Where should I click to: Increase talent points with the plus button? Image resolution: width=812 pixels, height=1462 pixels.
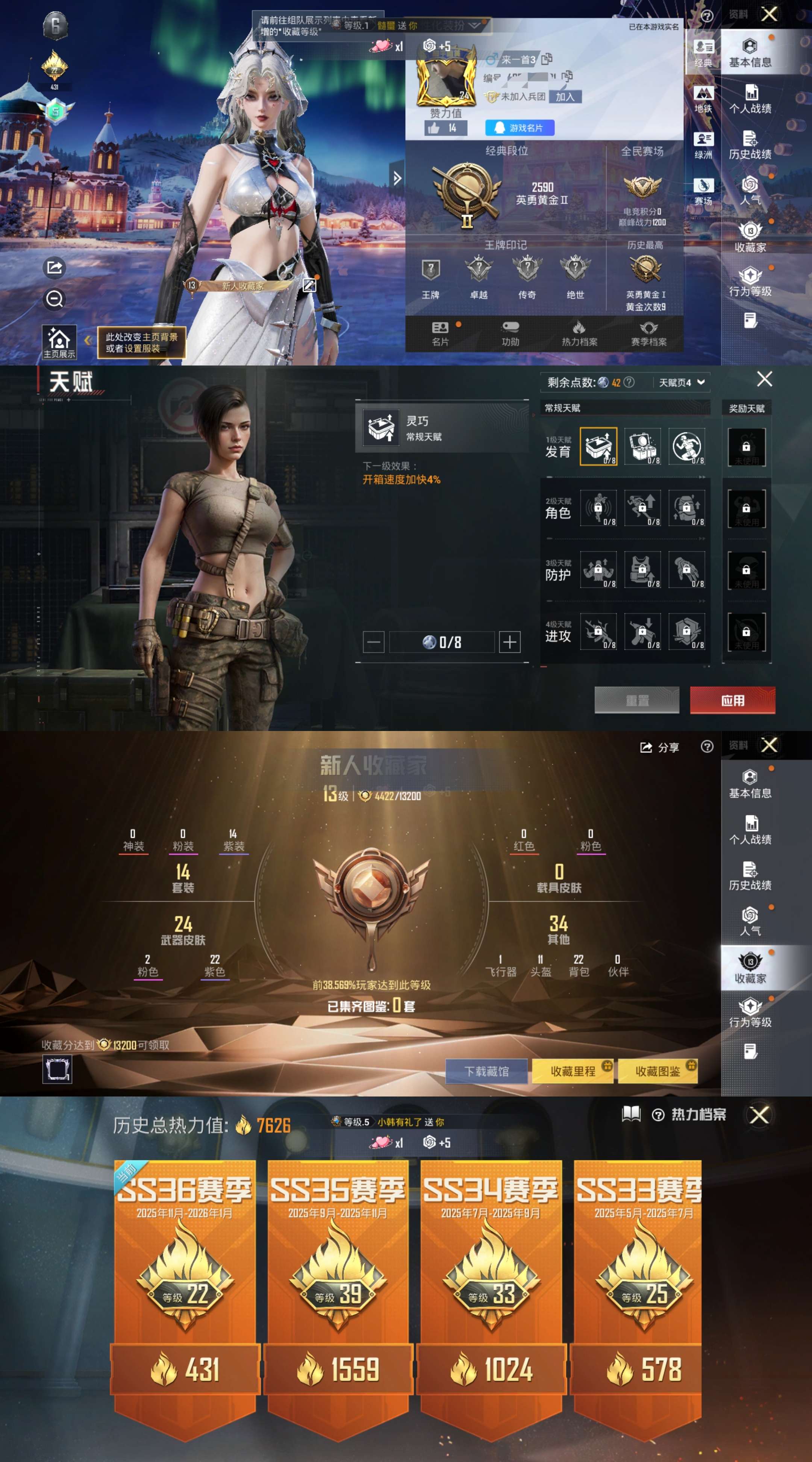509,642
